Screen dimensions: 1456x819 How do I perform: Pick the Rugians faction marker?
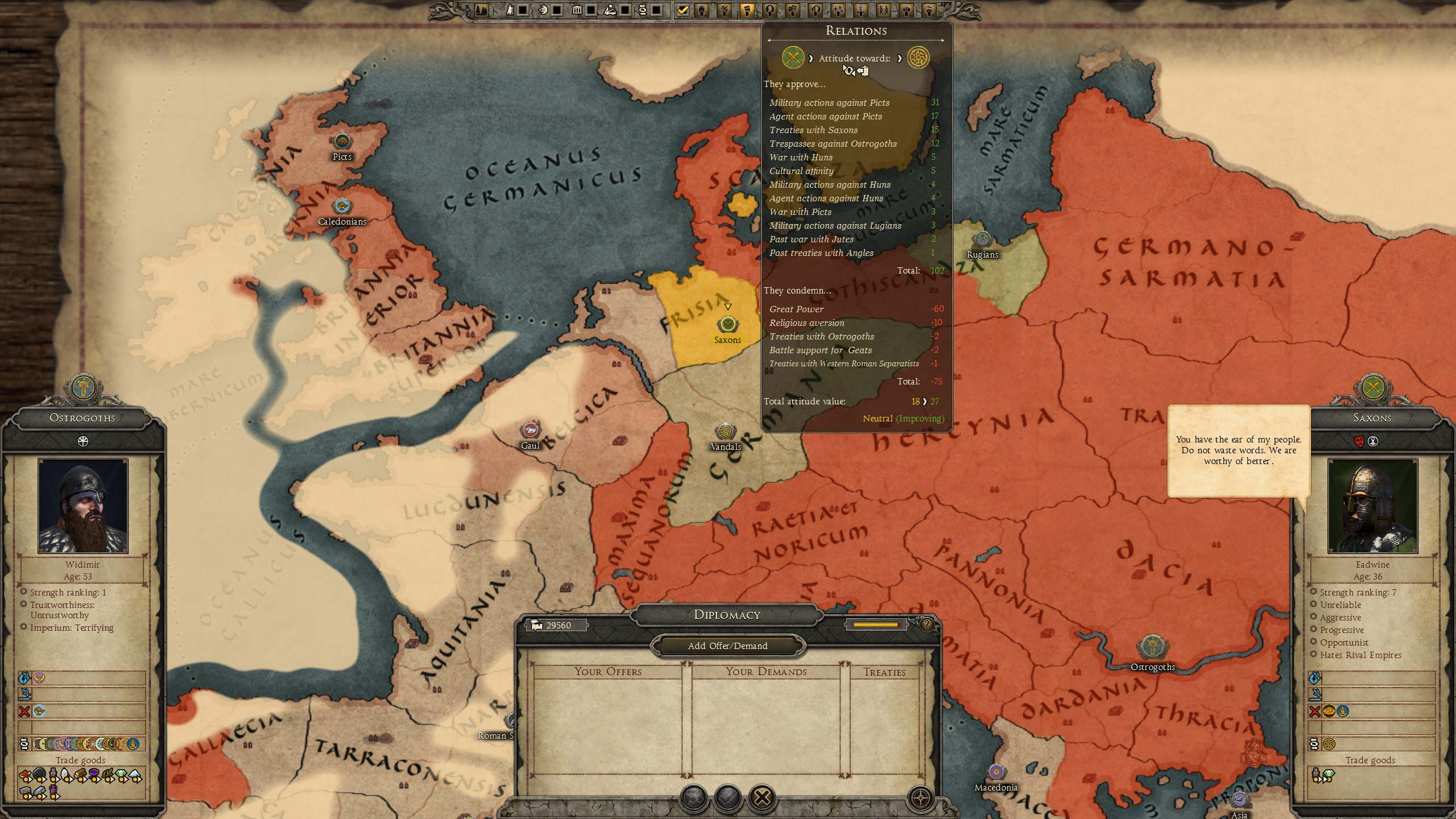(982, 239)
